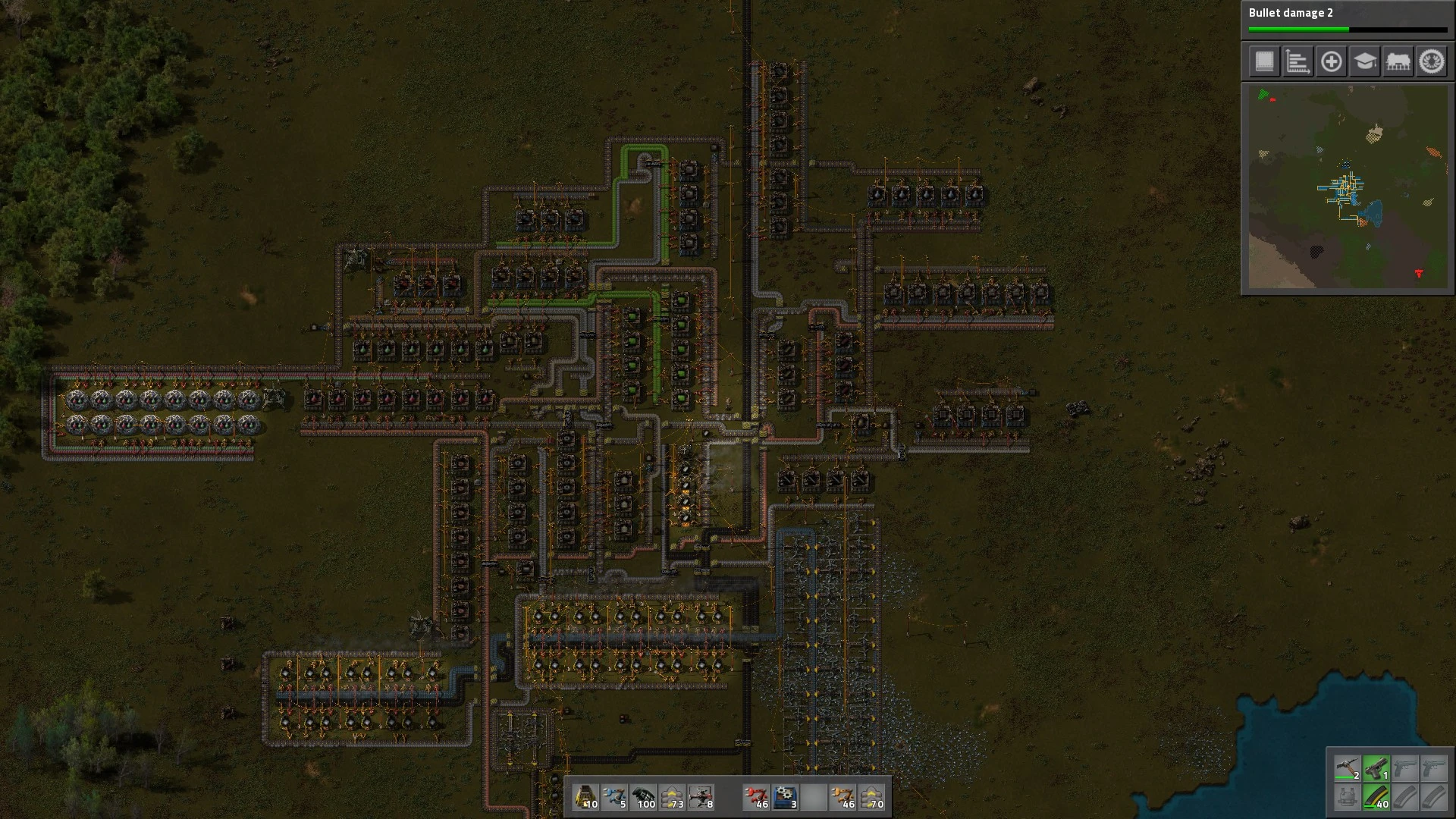Choose the grenade stack of 100
Screen dimensions: 1456x819
(643, 797)
